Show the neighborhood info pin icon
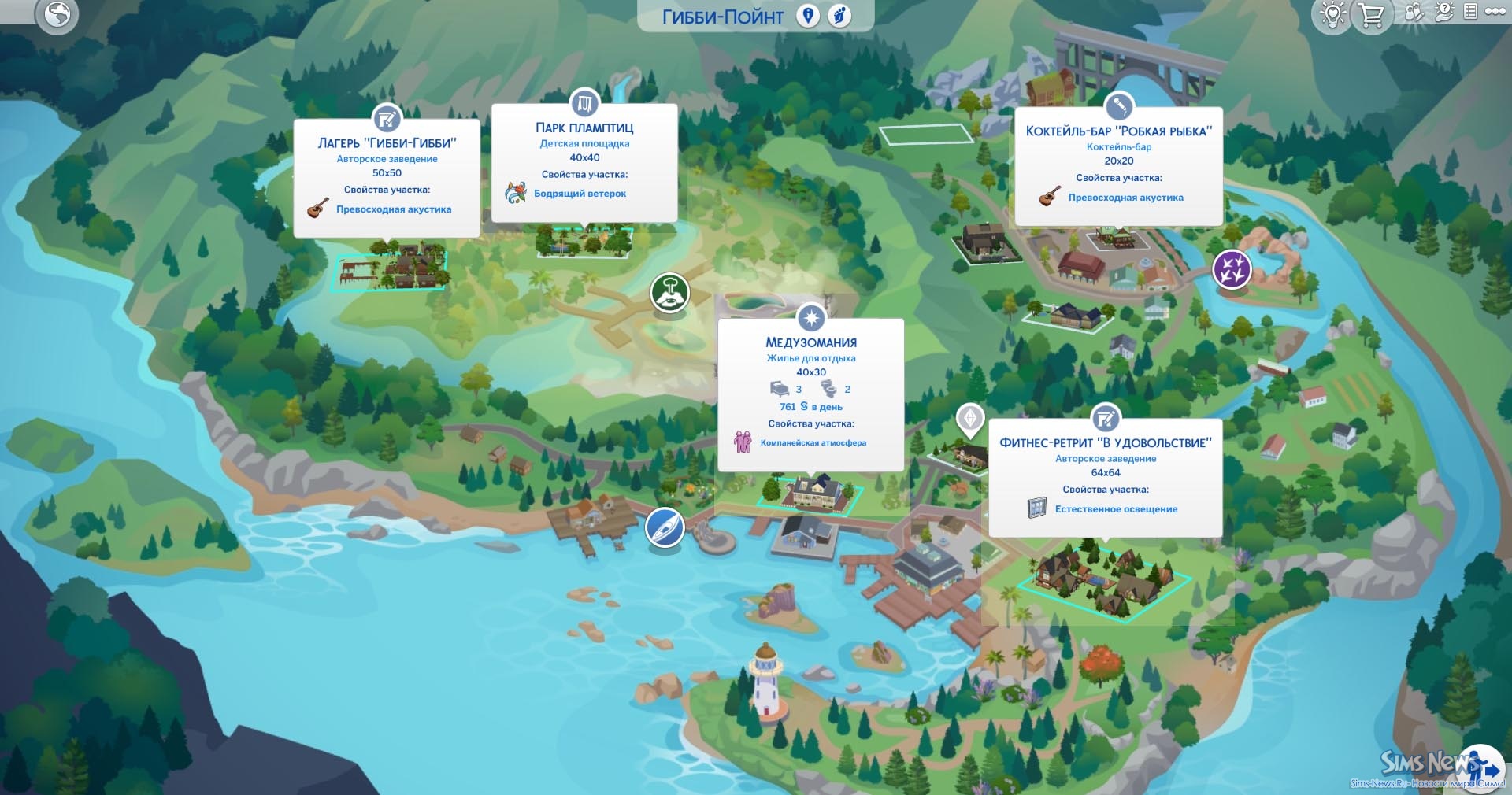This screenshot has width=1512, height=795. point(808,16)
